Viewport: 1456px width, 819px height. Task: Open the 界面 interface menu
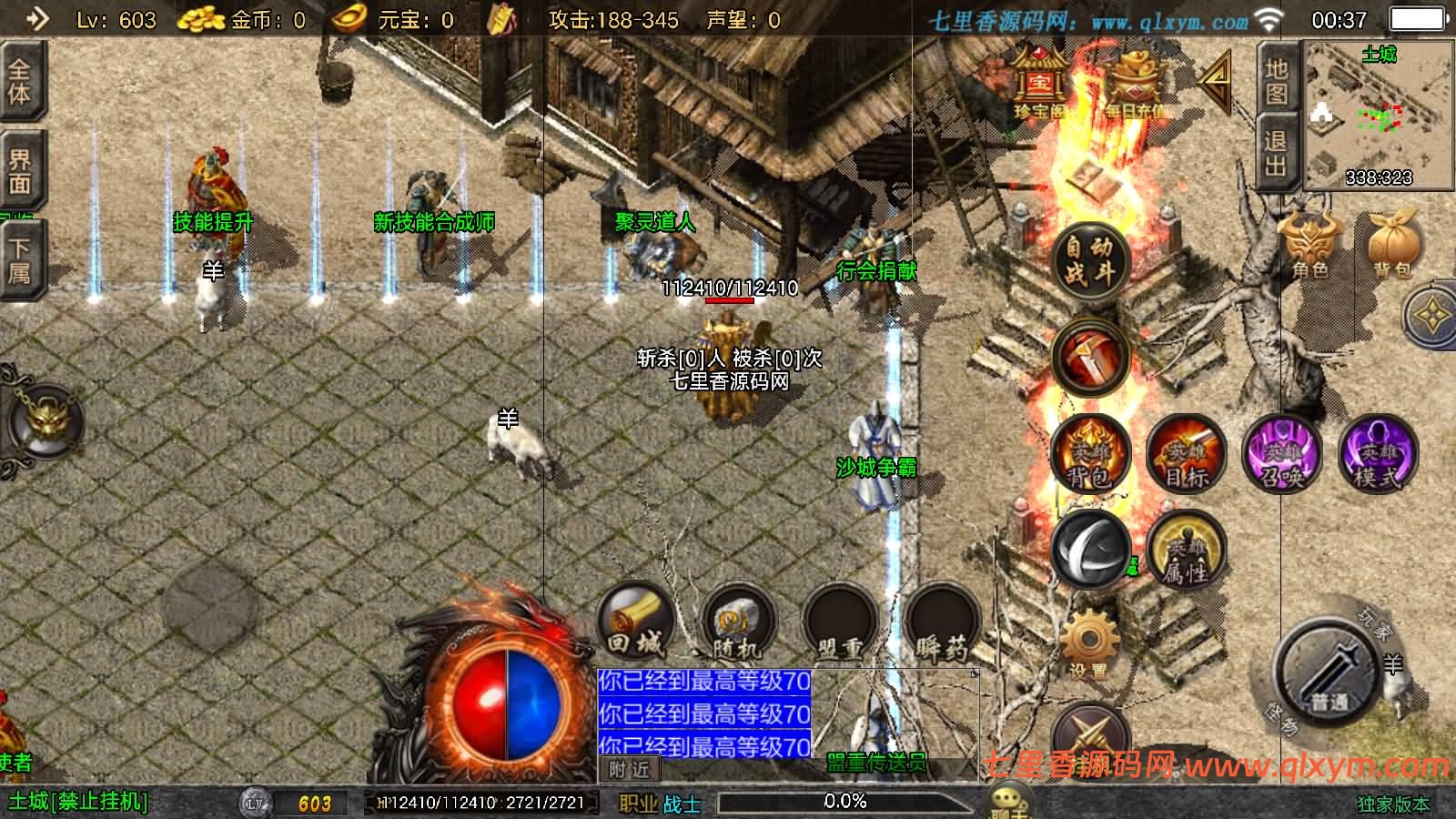[x=20, y=168]
